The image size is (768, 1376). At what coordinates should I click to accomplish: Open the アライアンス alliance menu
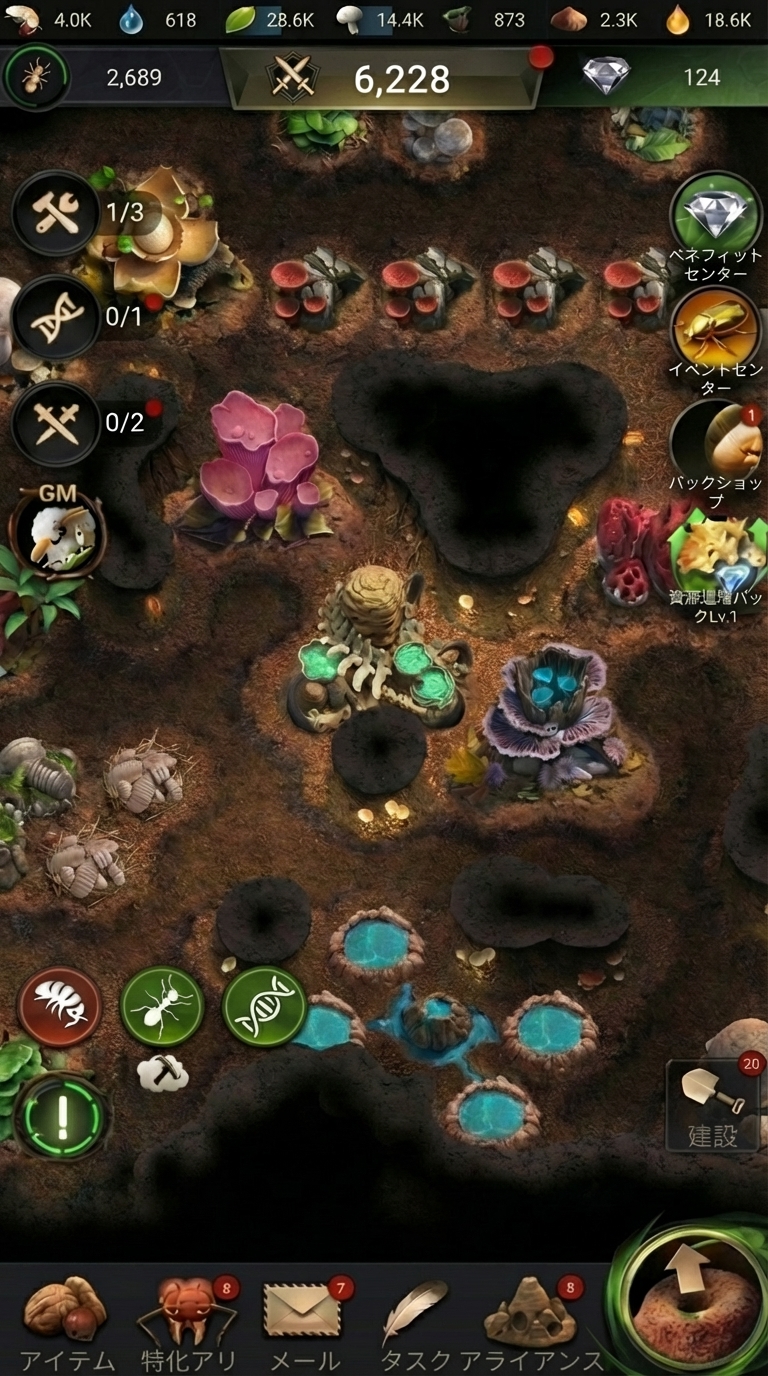click(532, 1320)
